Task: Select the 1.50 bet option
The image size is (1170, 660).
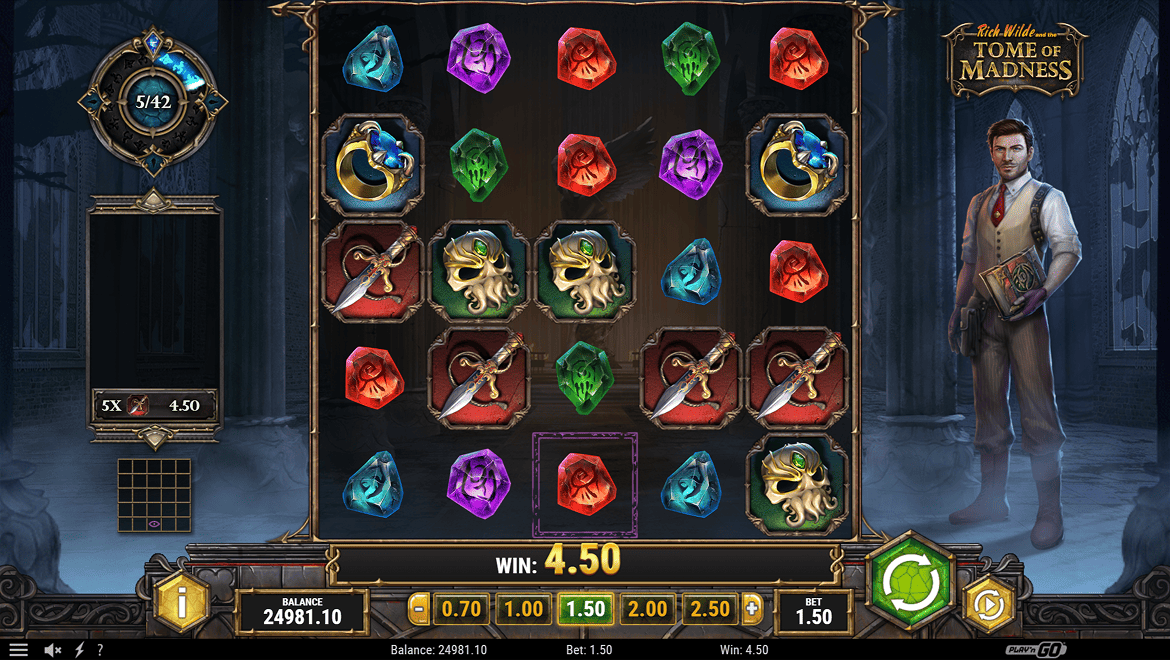Action: point(585,608)
